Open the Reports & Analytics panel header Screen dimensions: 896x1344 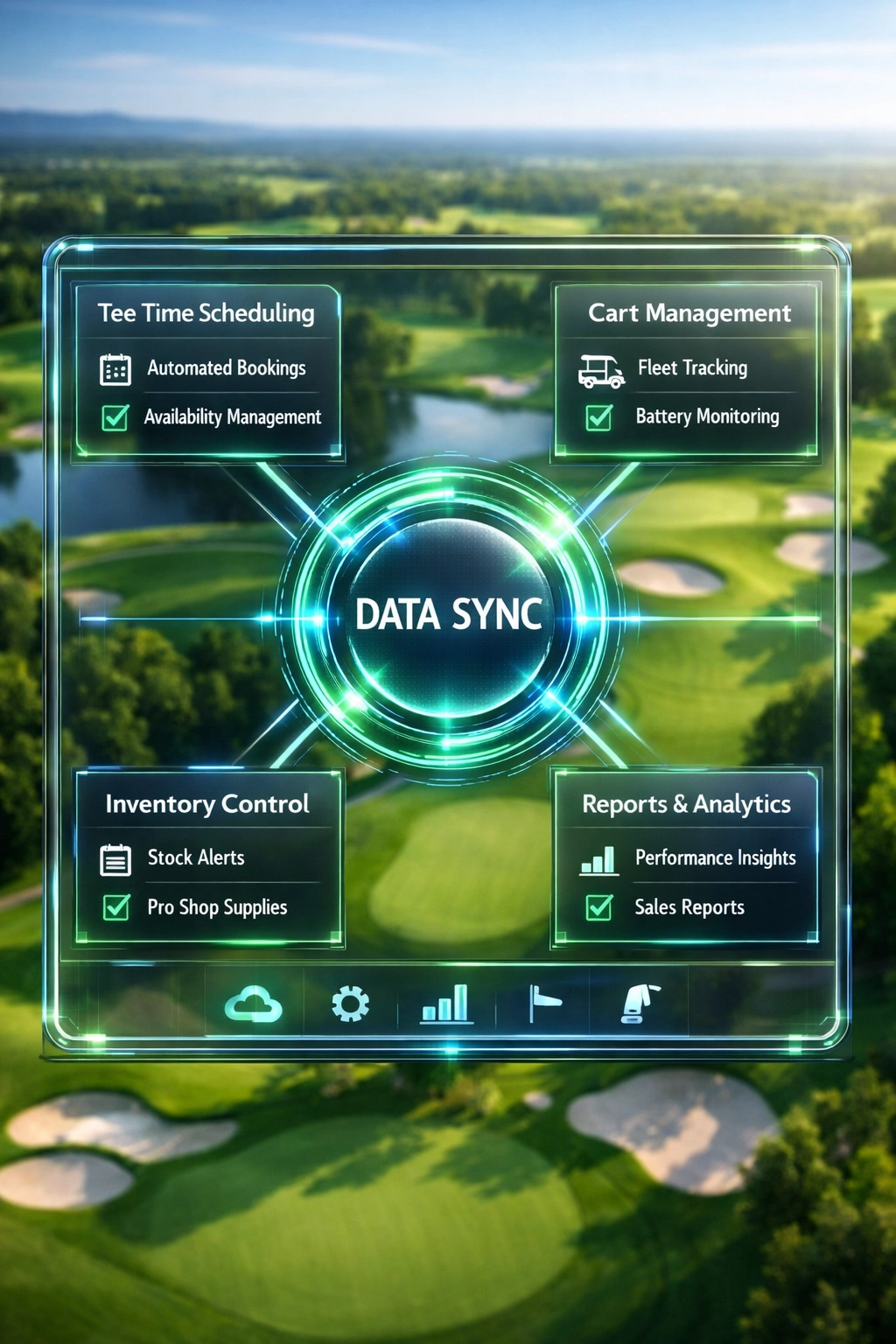(686, 804)
